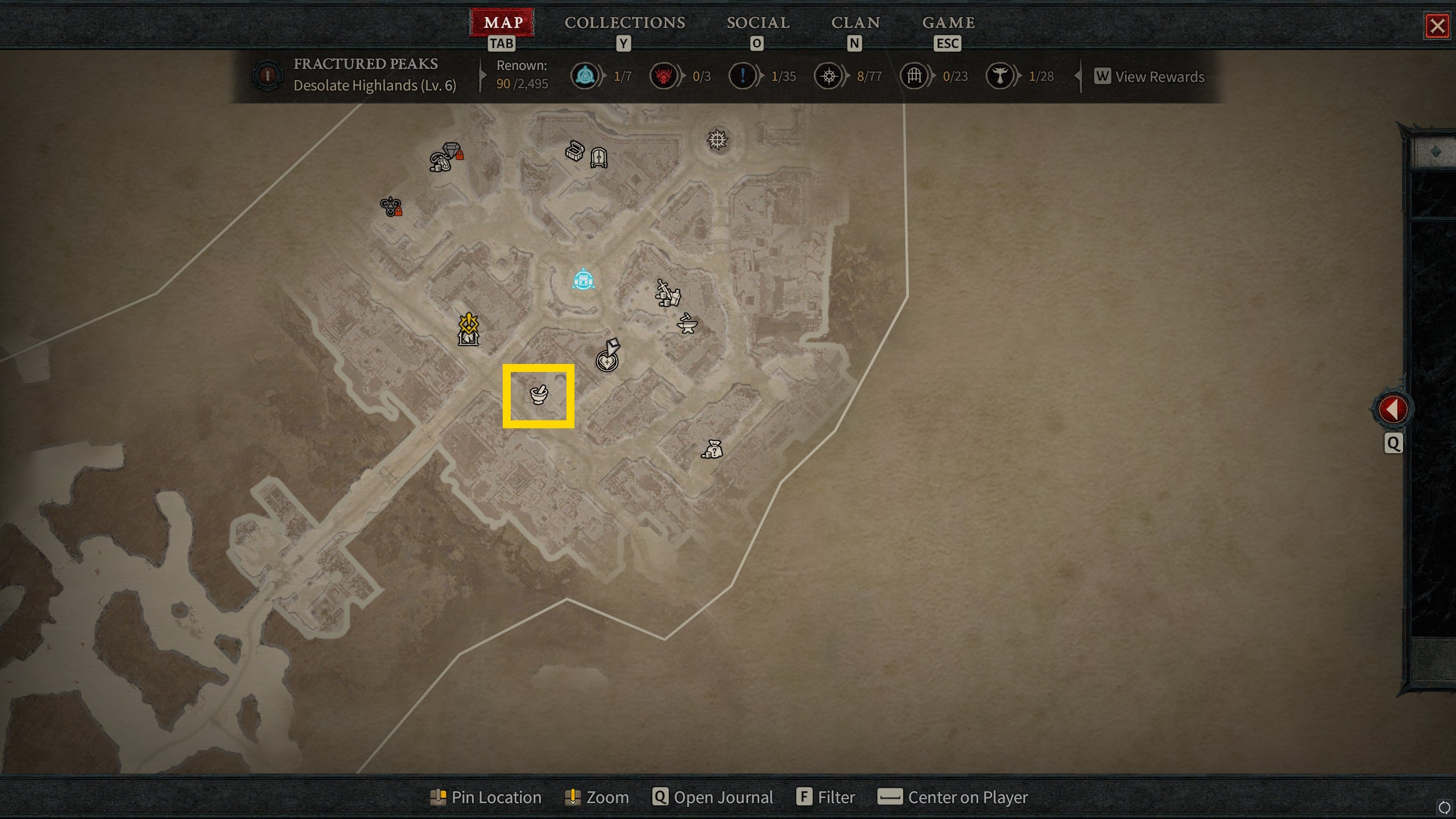
Task: Click the side quest exclamation counter icon
Action: point(742,76)
